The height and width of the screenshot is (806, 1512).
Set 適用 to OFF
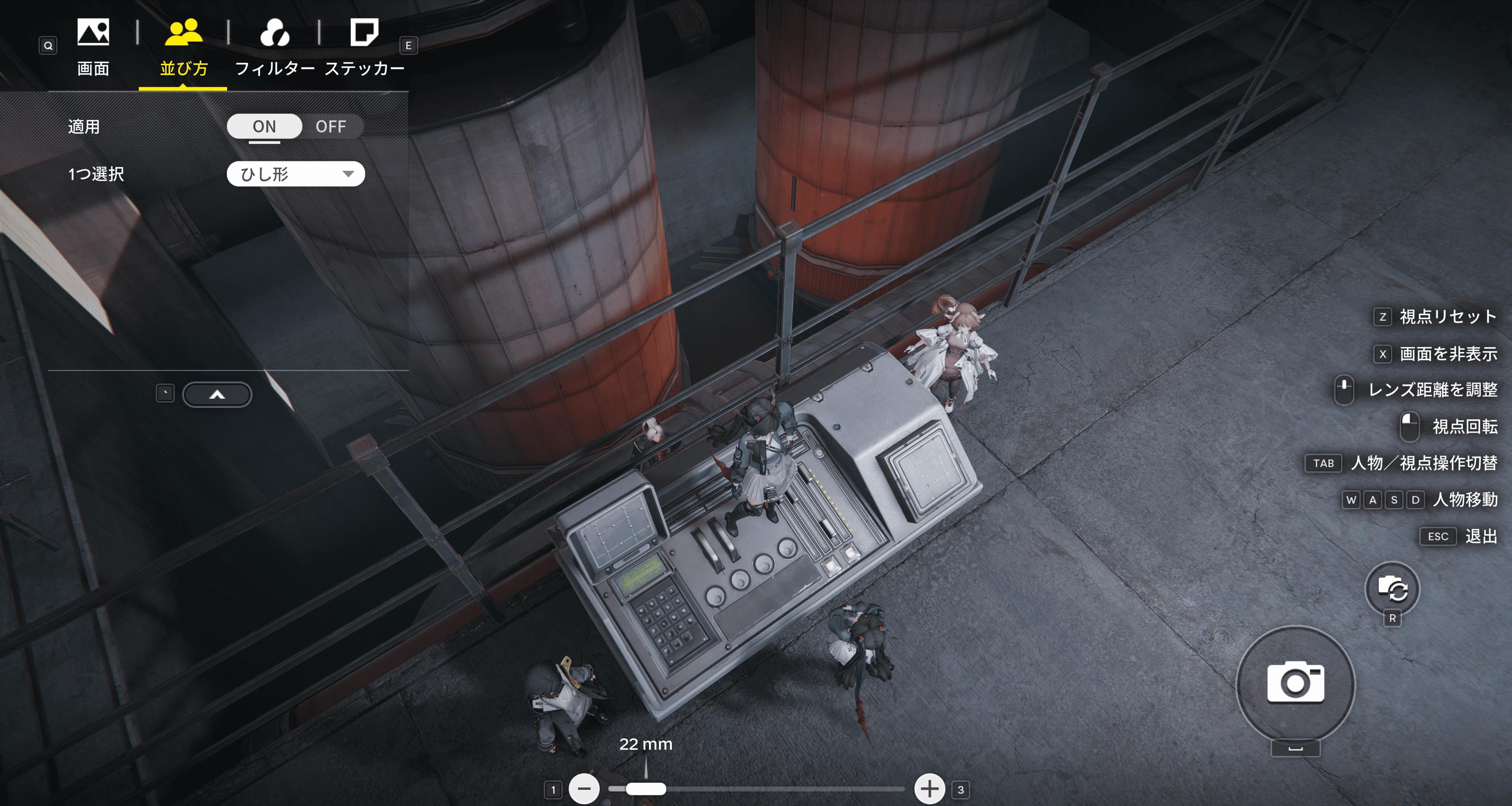(331, 126)
